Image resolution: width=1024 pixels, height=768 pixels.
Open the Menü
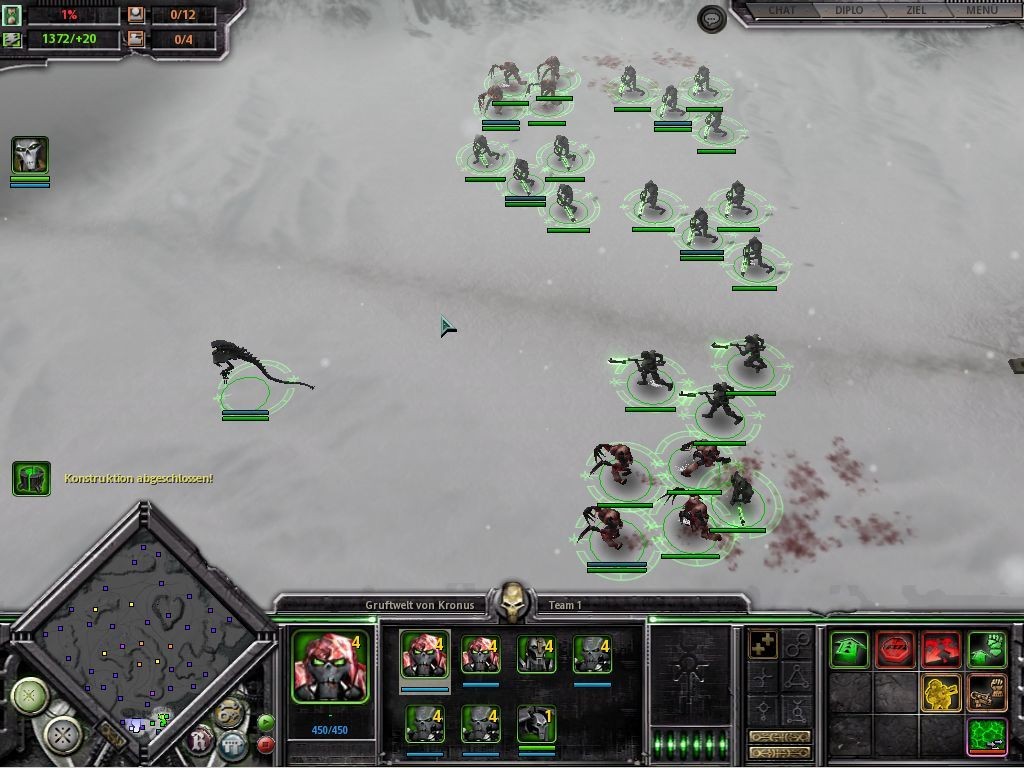click(x=981, y=11)
